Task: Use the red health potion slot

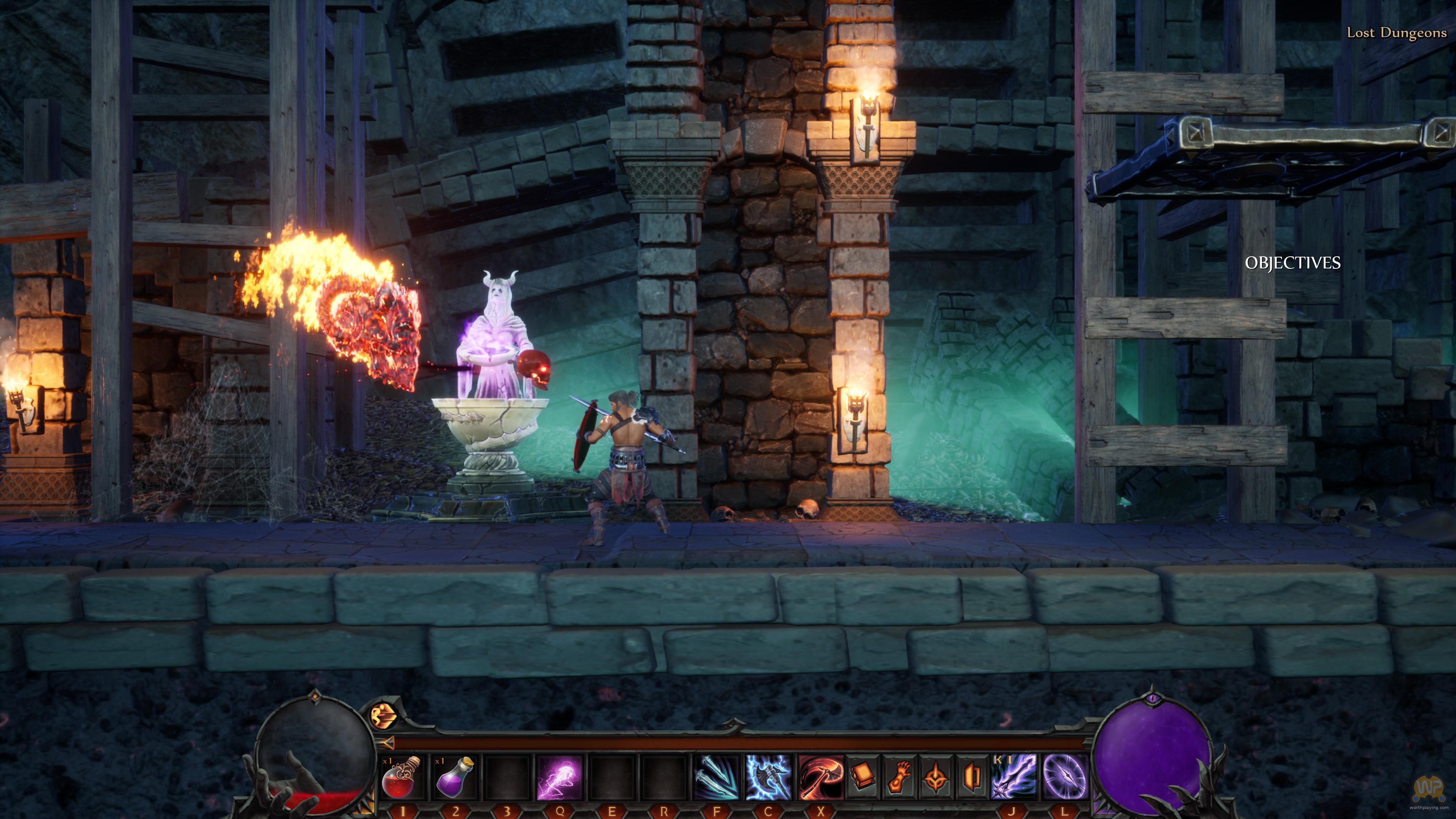Action: pos(401,778)
